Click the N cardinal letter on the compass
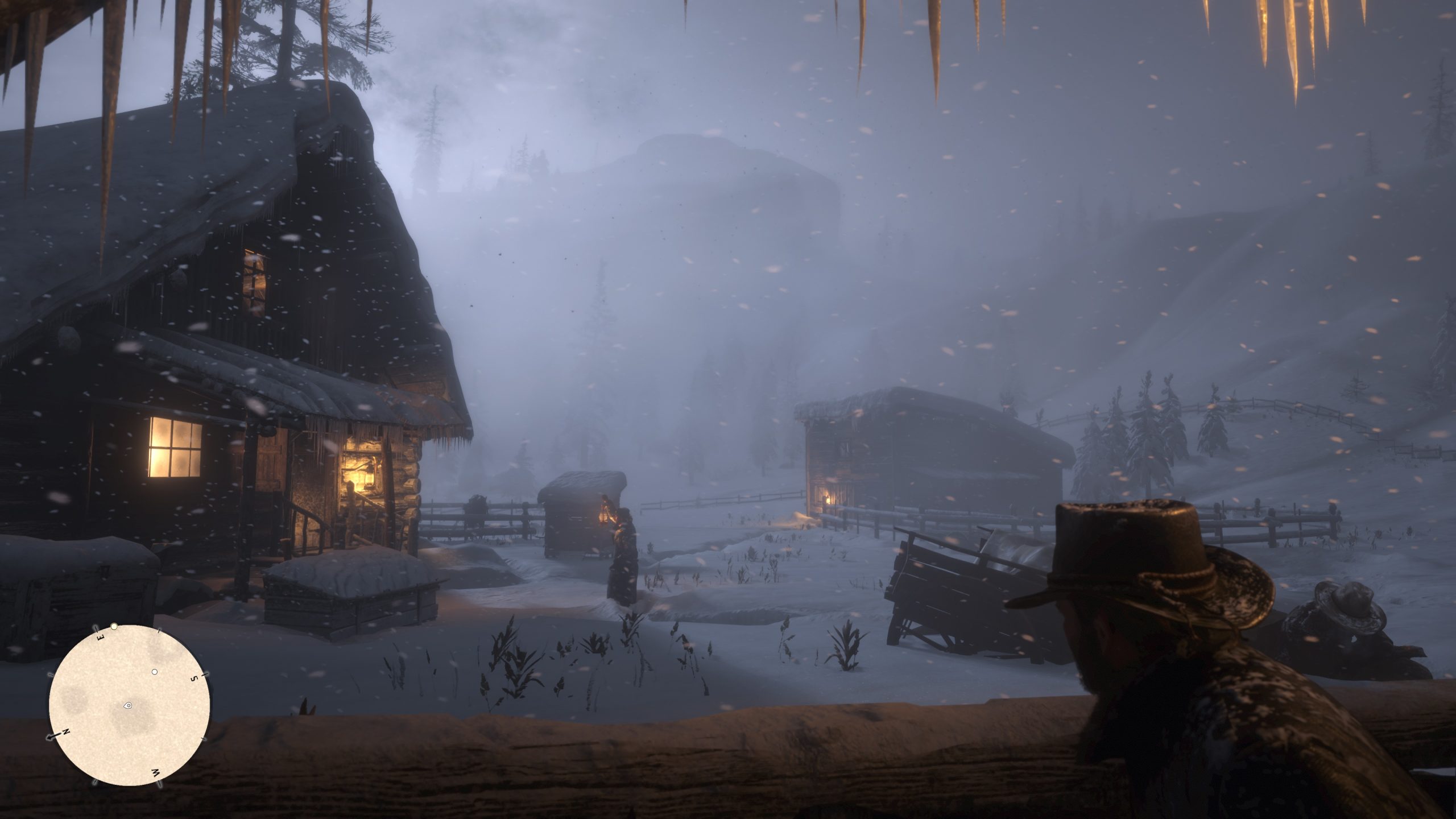1456x819 pixels. click(x=65, y=731)
